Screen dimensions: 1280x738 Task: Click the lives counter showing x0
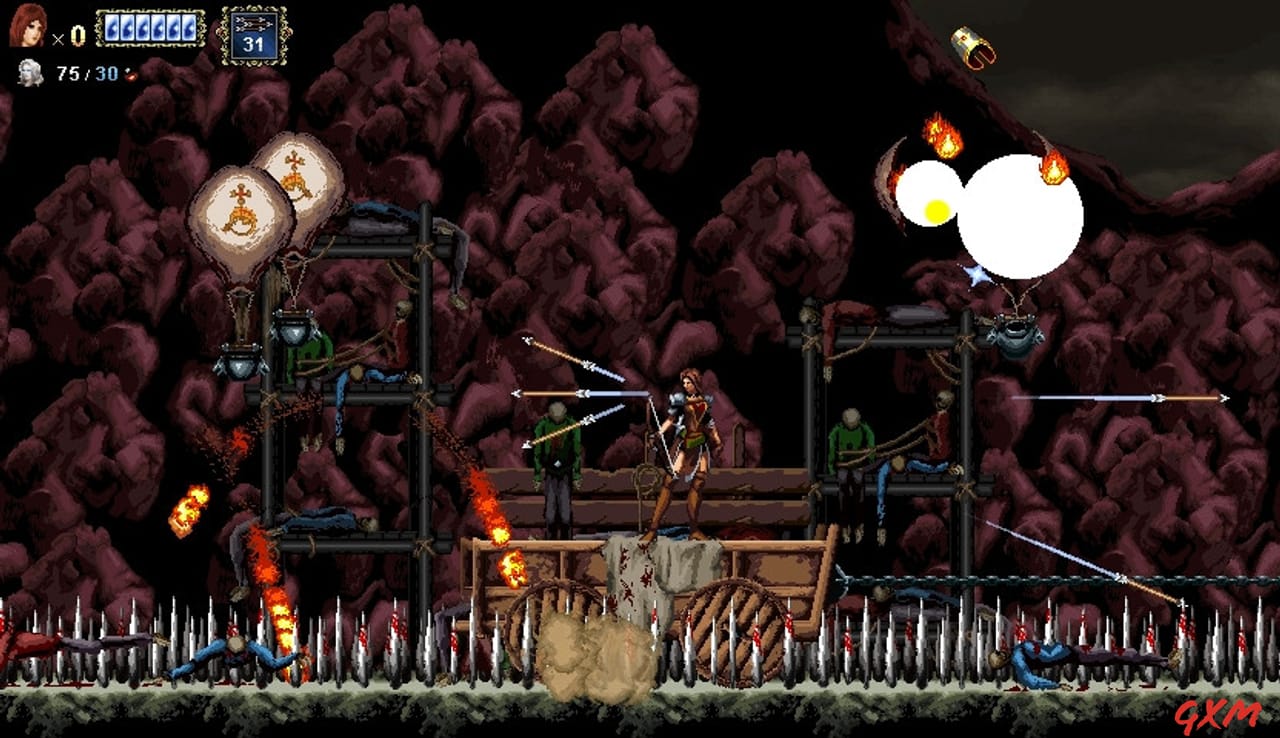(x=69, y=36)
